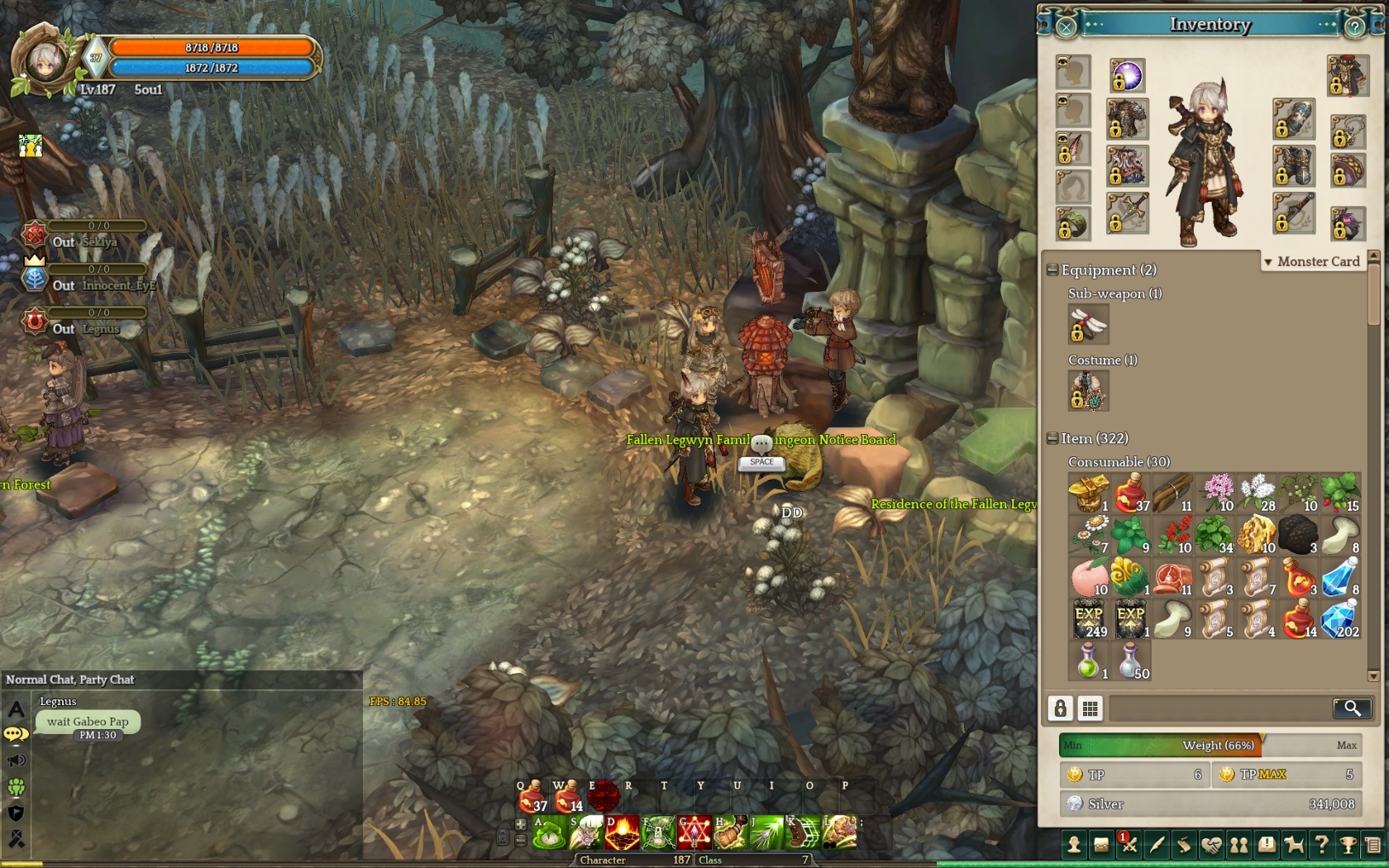1389x868 pixels.
Task: Select the EXP card stack of 249
Action: pyautogui.click(x=1089, y=620)
